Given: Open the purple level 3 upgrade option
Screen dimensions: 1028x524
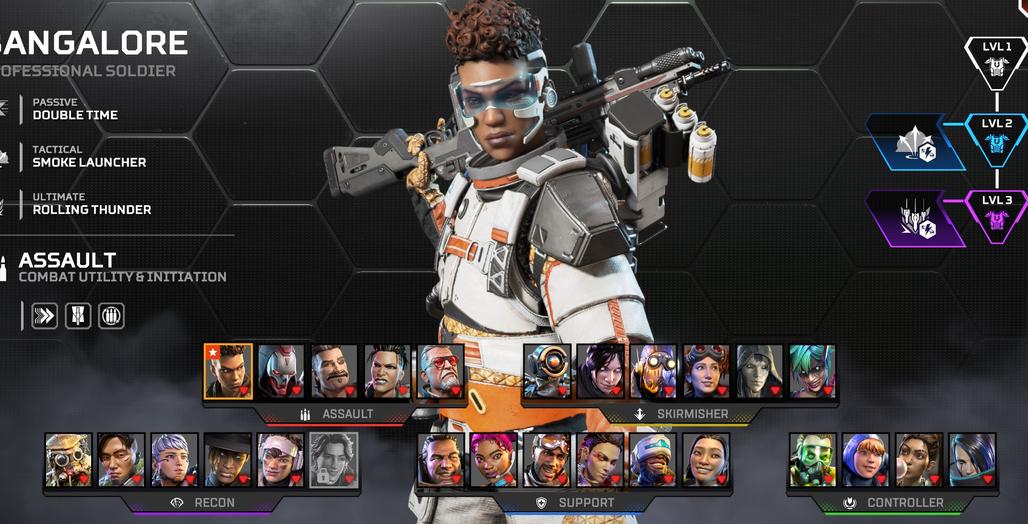Looking at the screenshot, I should pyautogui.click(x=915, y=218).
